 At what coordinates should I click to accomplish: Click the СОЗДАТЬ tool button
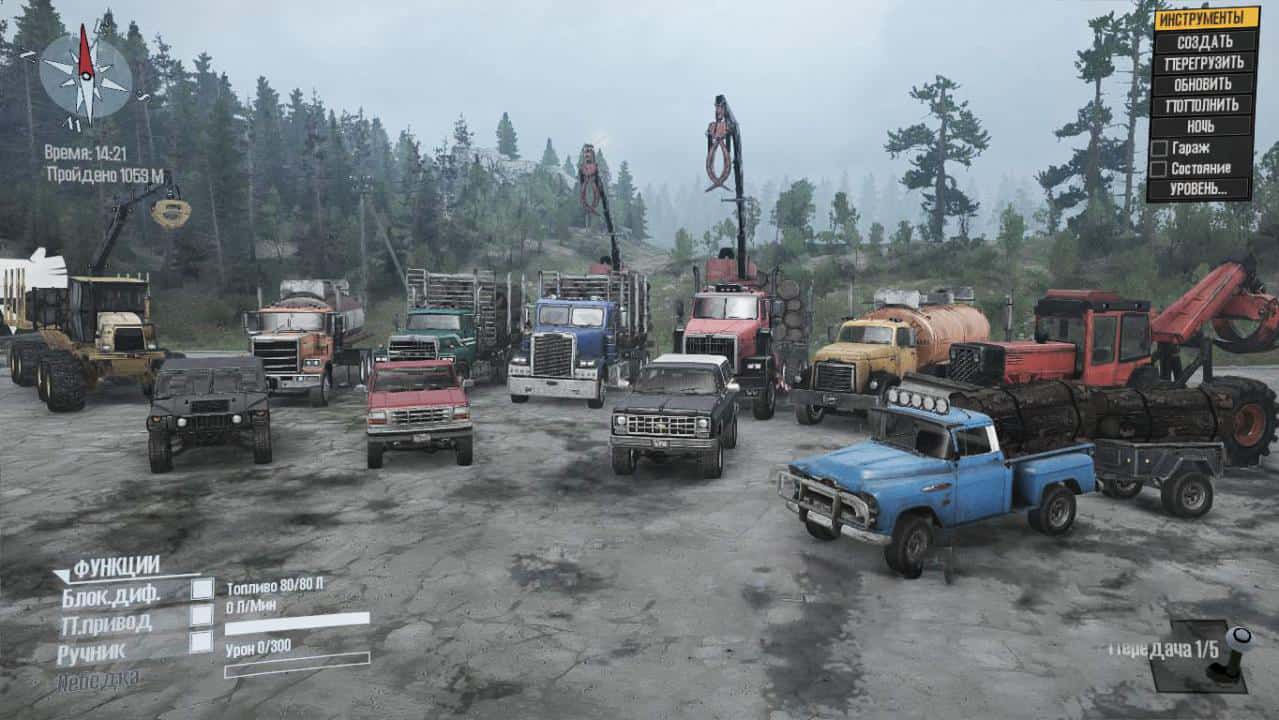pos(1203,41)
